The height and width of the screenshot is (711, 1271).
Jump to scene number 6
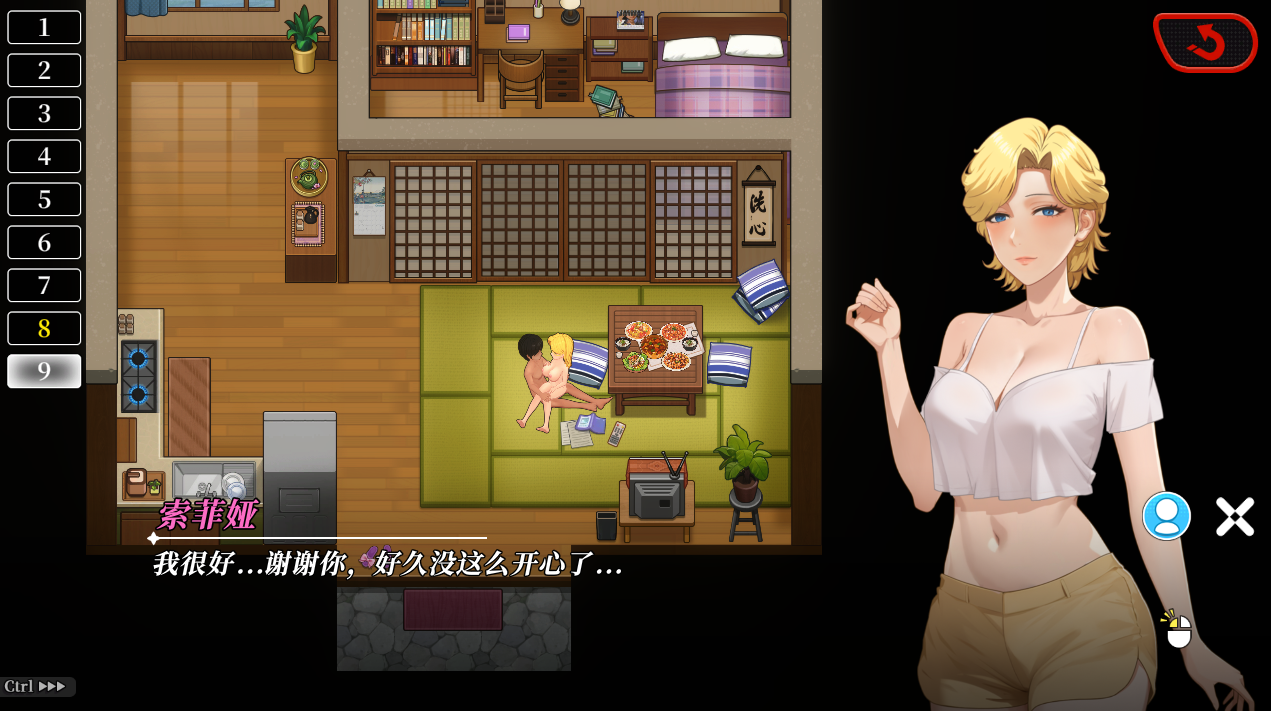tap(44, 242)
